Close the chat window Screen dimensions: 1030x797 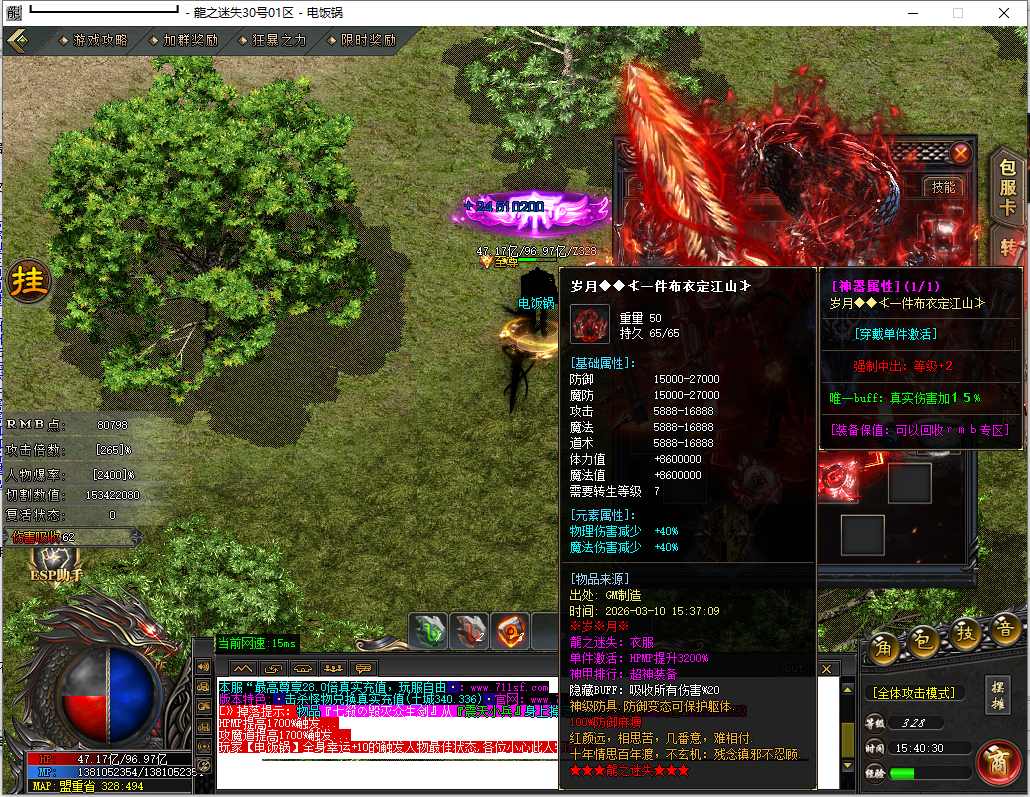pos(826,668)
